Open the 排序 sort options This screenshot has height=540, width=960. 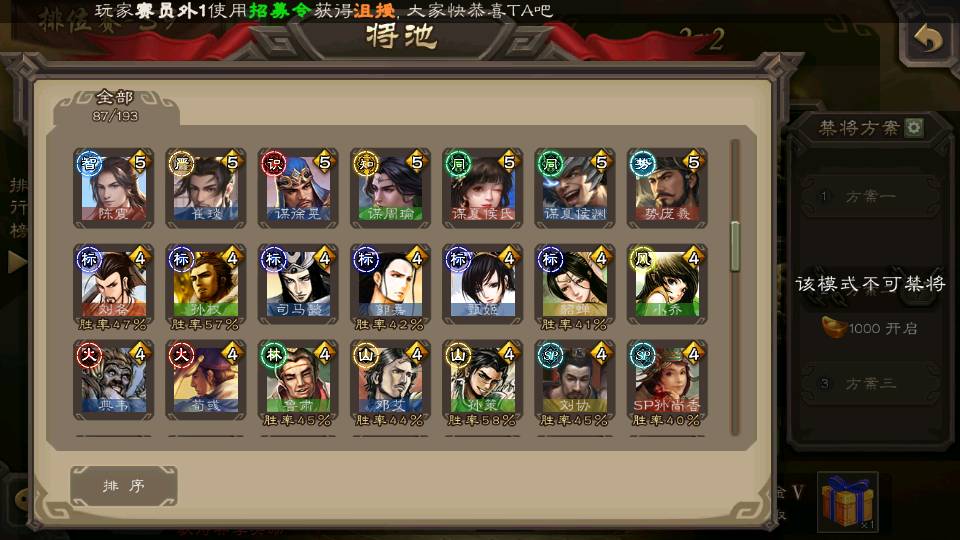[124, 486]
